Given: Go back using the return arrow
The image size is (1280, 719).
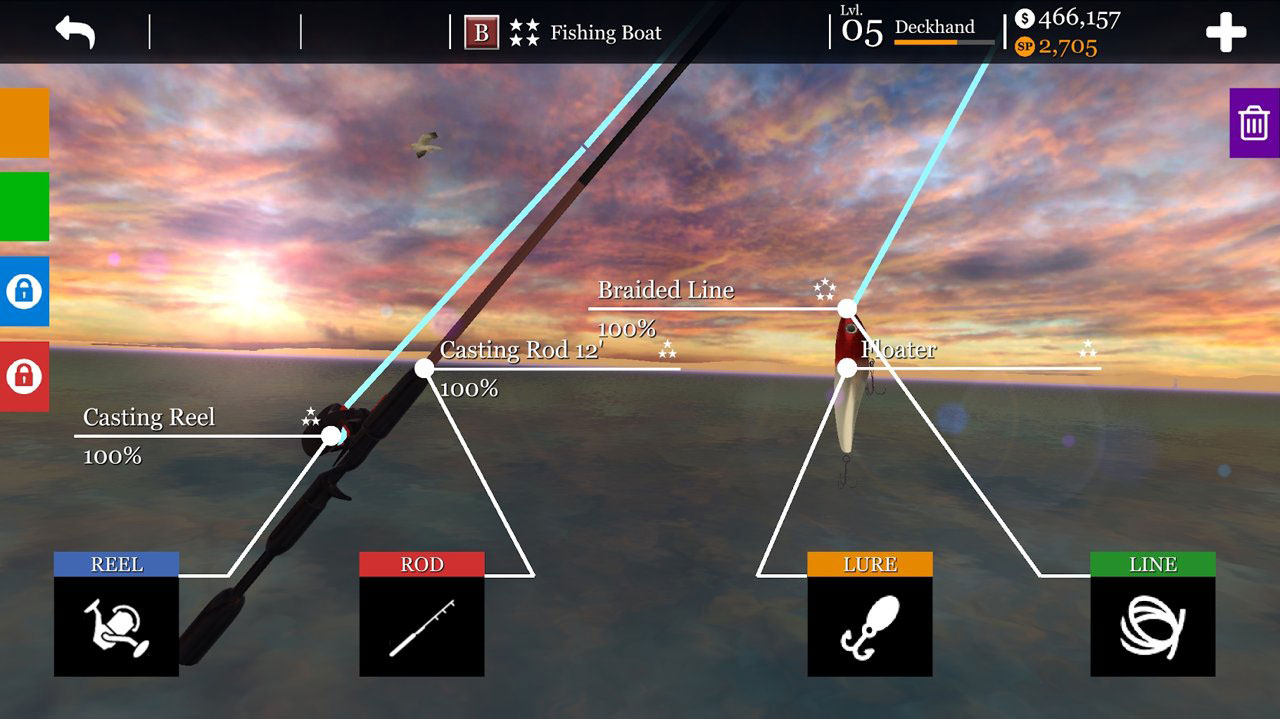Looking at the screenshot, I should (x=75, y=32).
